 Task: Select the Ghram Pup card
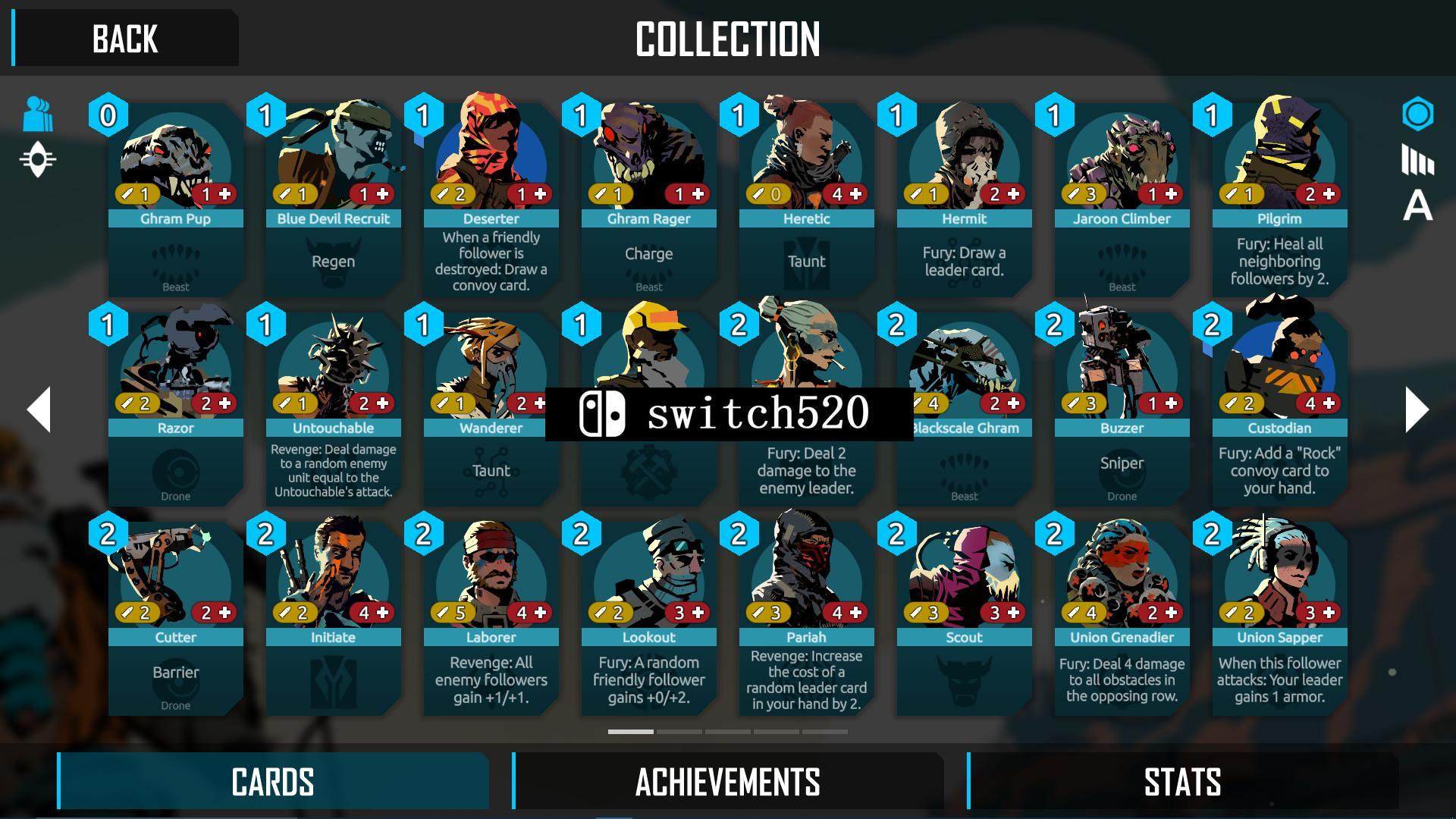(x=175, y=201)
